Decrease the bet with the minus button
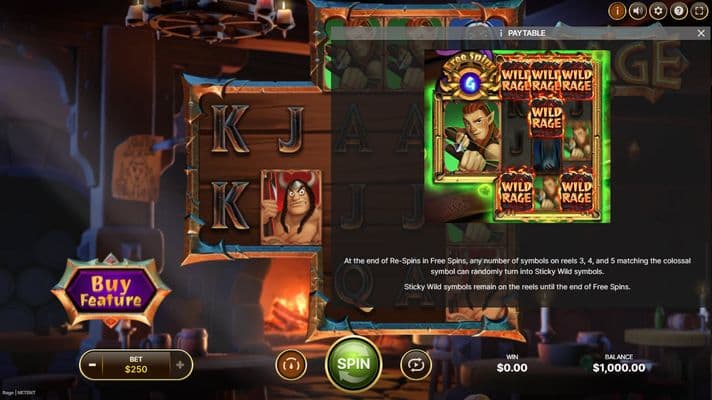Image resolution: width=712 pixels, height=400 pixels. tap(92, 365)
